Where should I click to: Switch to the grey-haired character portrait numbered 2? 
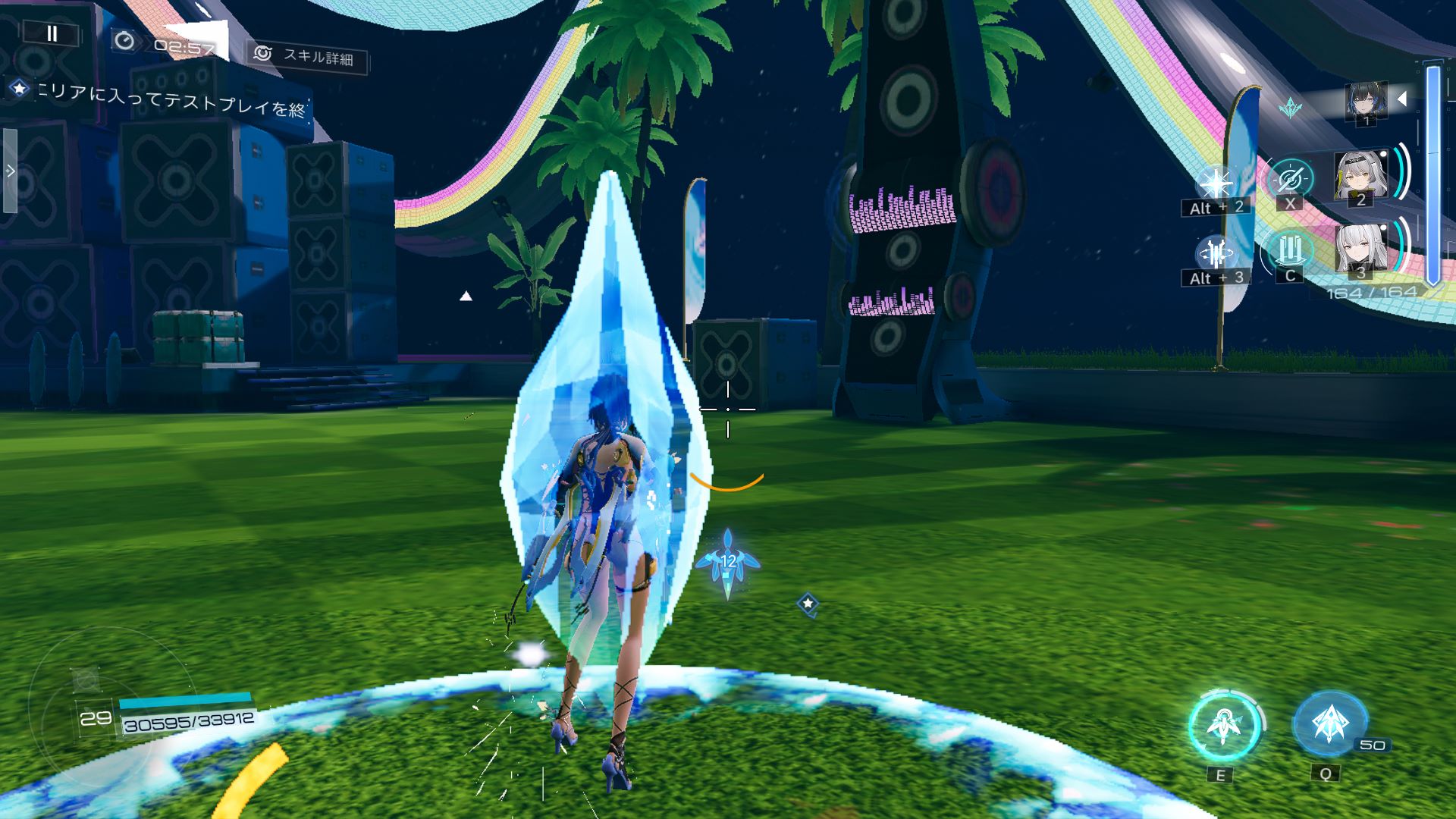pyautogui.click(x=1360, y=177)
